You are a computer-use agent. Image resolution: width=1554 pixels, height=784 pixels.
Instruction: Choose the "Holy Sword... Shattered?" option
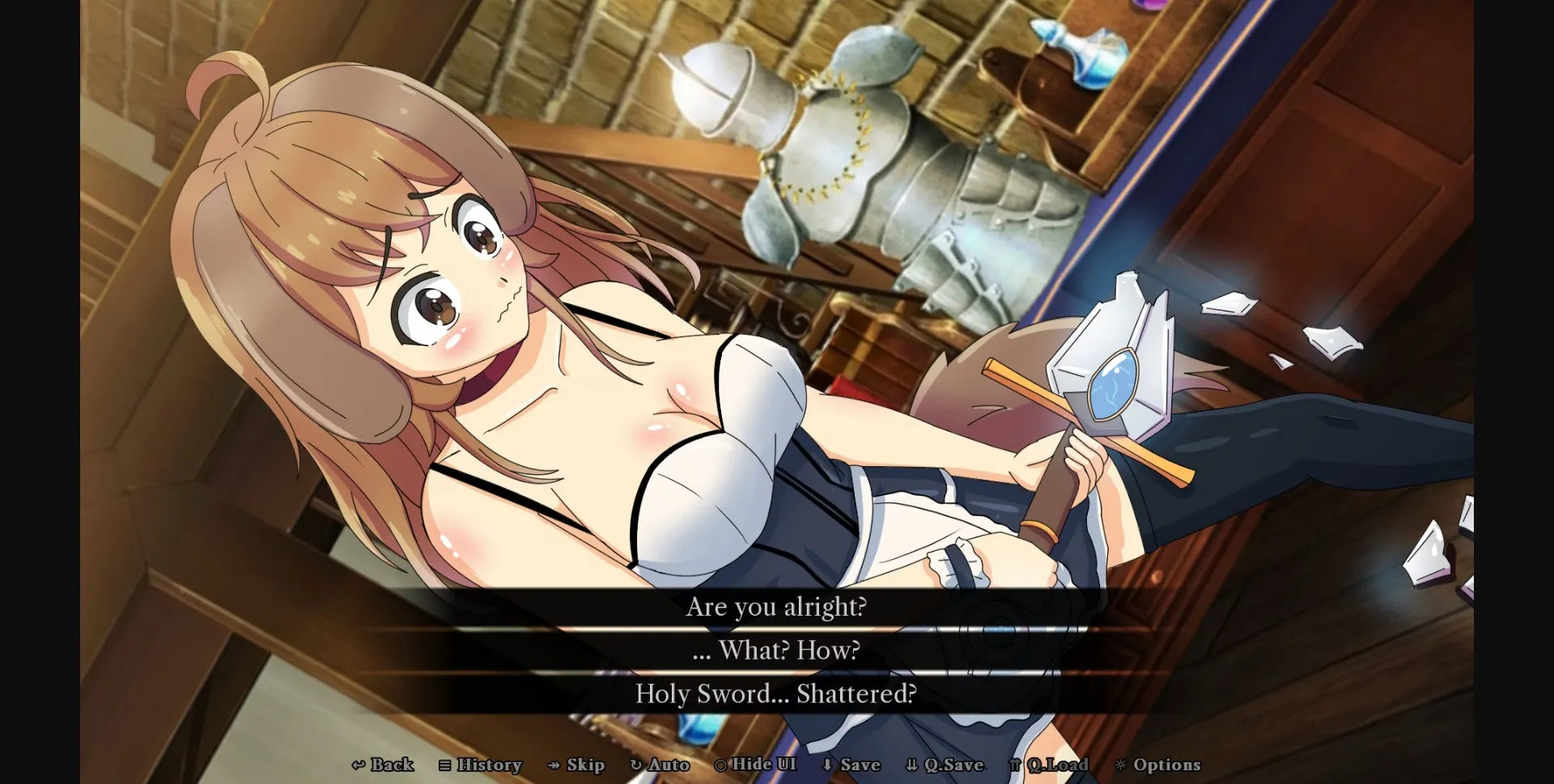pyautogui.click(x=776, y=693)
